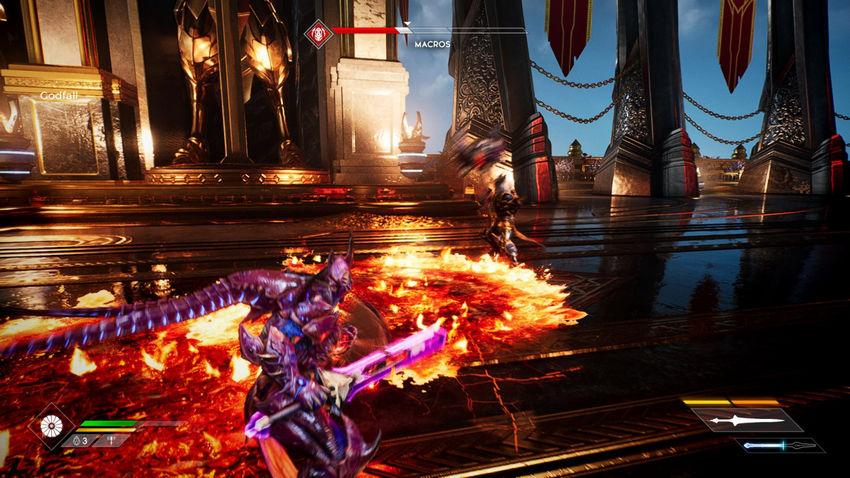Select the banner ability slot beside life stones

[112, 440]
